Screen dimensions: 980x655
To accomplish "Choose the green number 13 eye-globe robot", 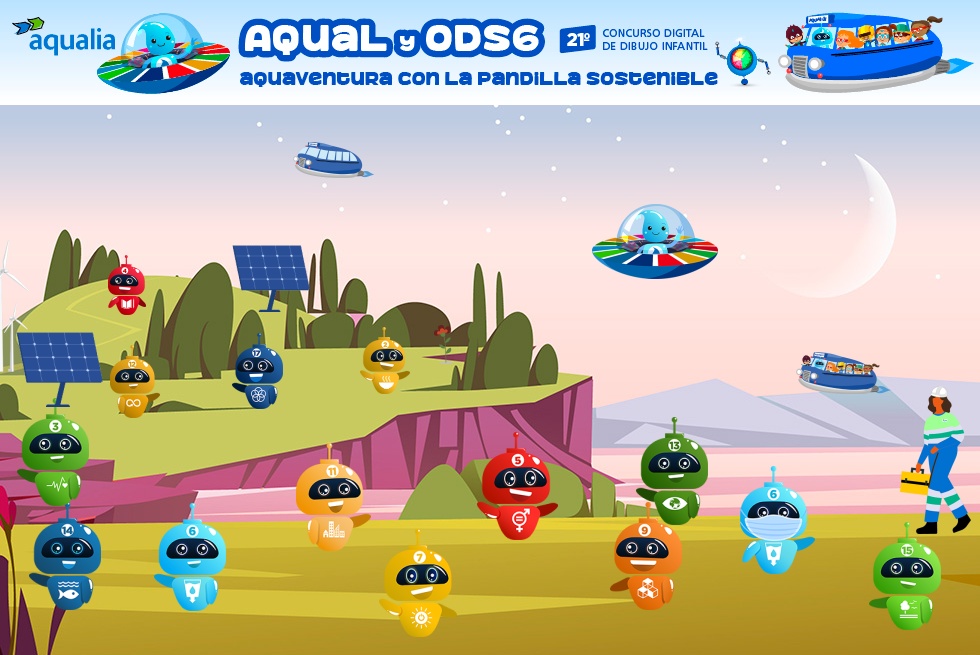I will tap(674, 478).
